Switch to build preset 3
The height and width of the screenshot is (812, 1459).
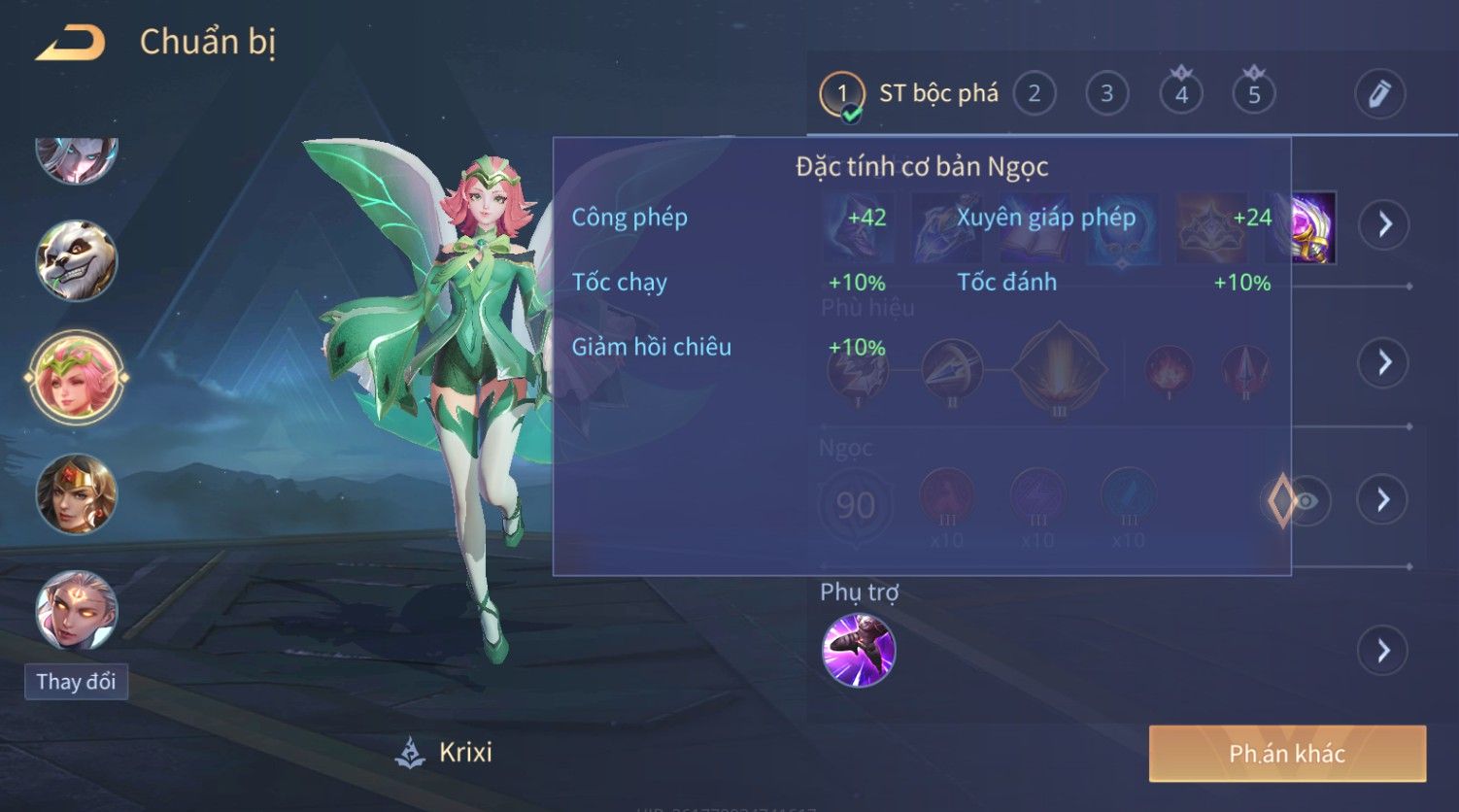(x=1106, y=94)
